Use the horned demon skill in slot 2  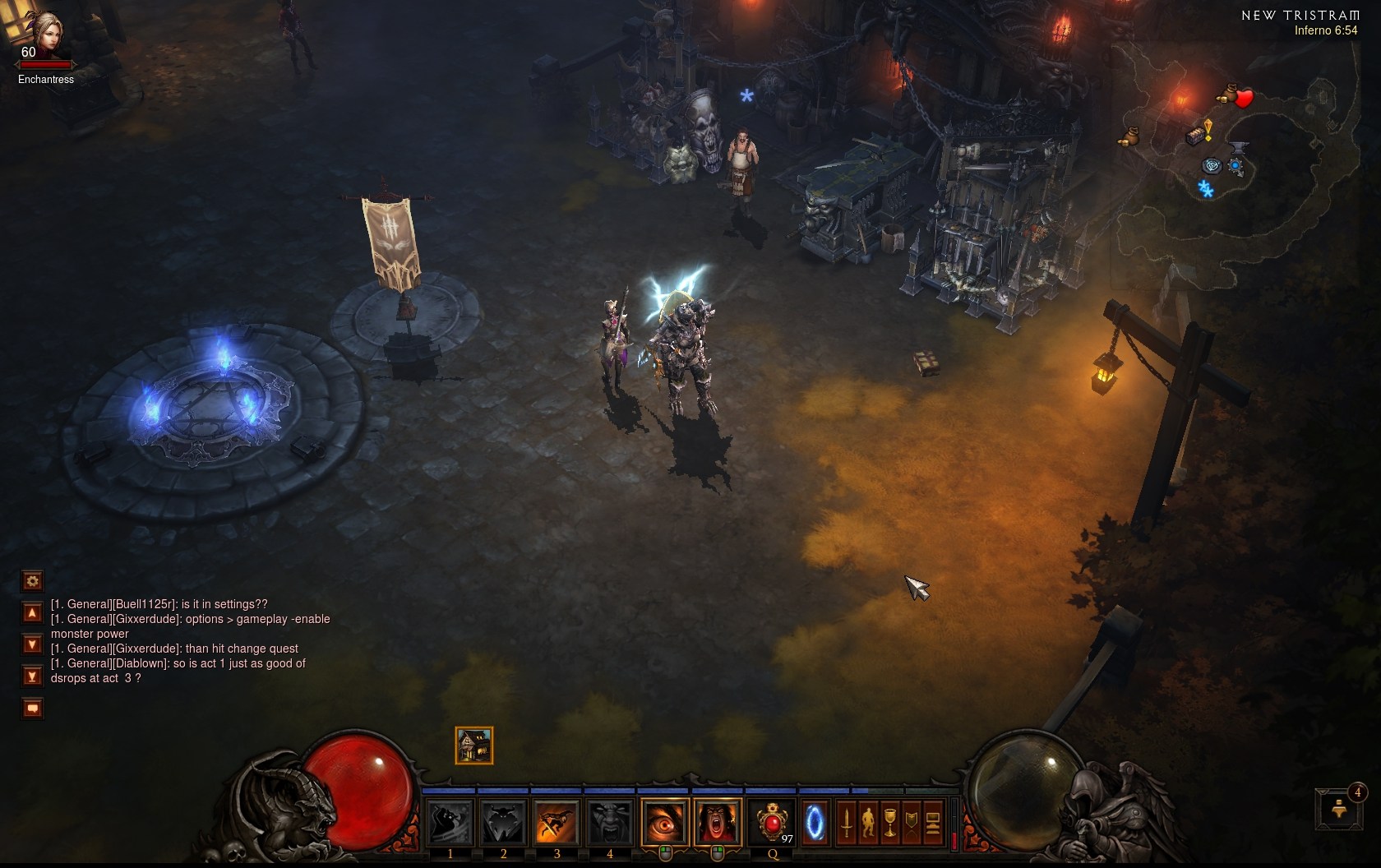click(x=503, y=822)
